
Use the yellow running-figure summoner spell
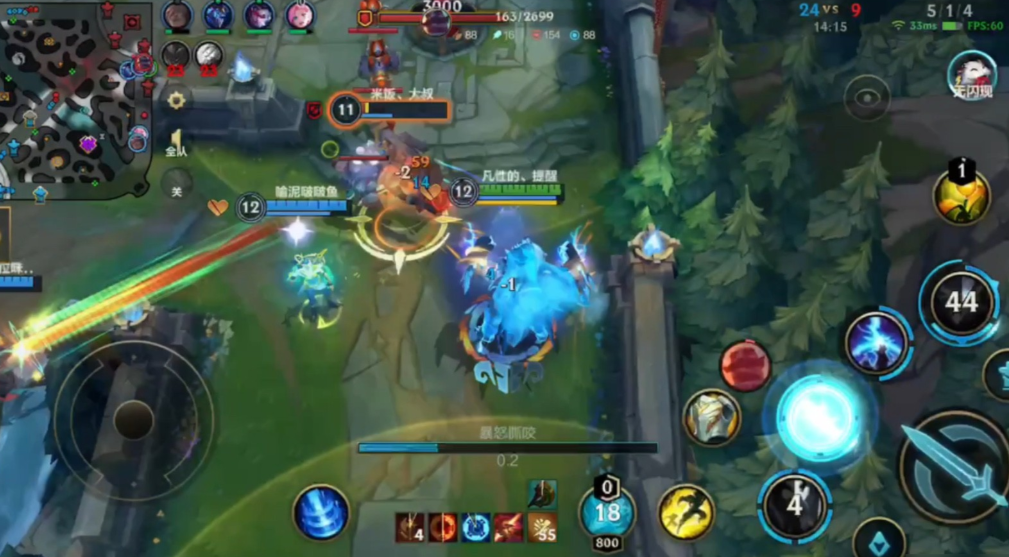686,511
